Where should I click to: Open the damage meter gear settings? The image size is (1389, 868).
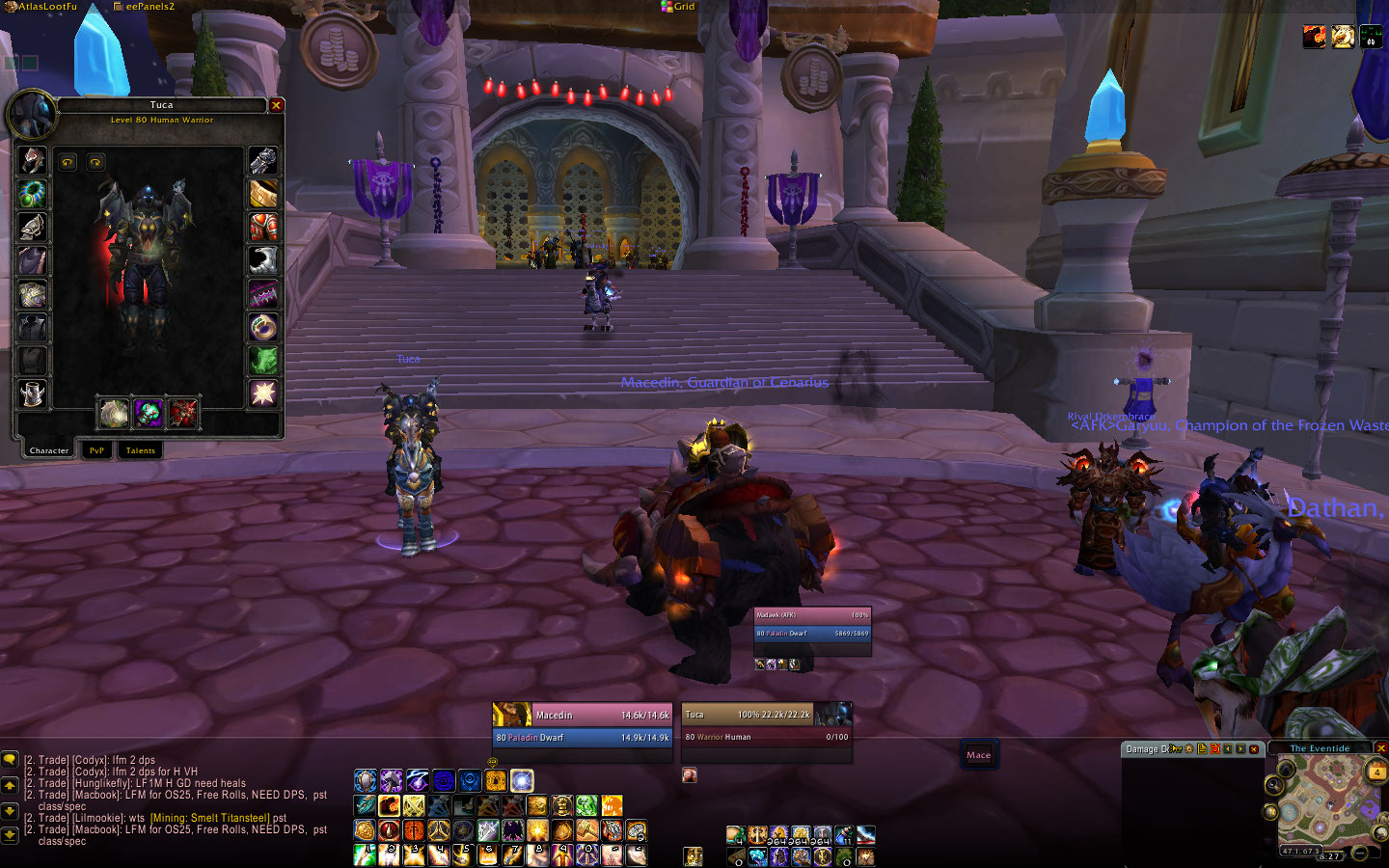click(1188, 749)
